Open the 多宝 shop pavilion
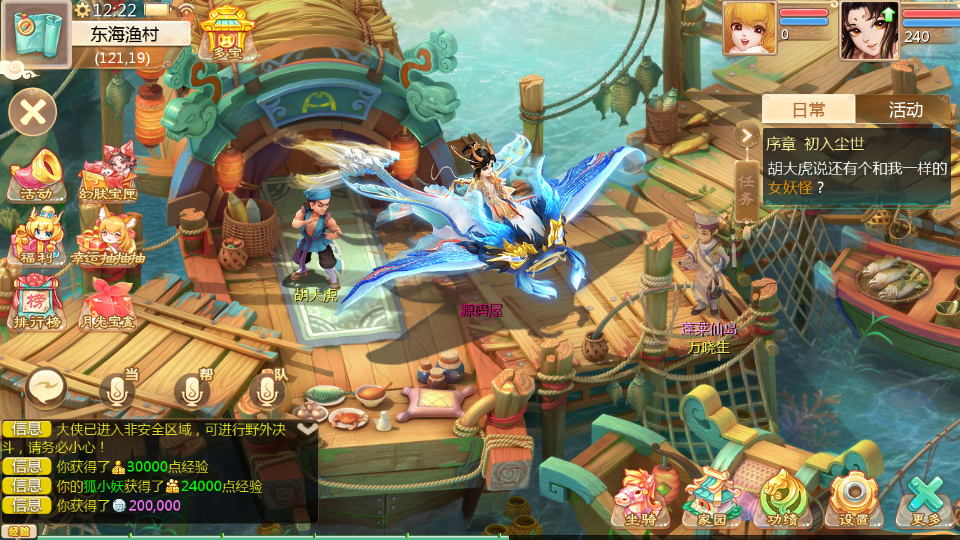 [x=226, y=30]
